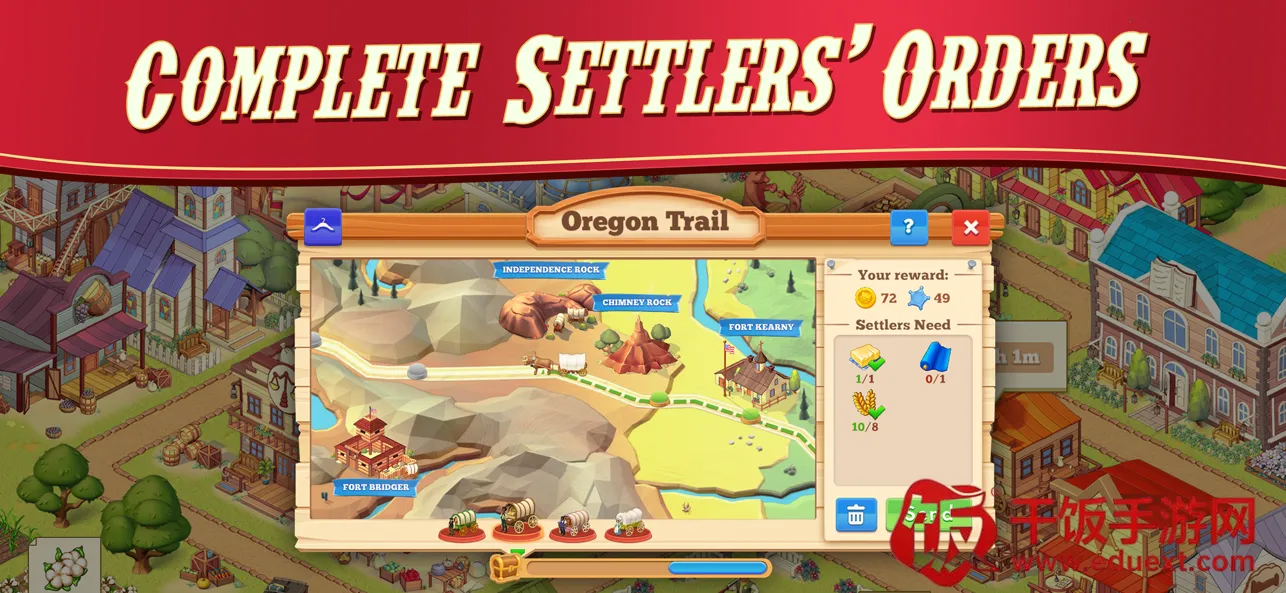Discard the order with the trash button
The image size is (1286, 593).
tap(856, 515)
